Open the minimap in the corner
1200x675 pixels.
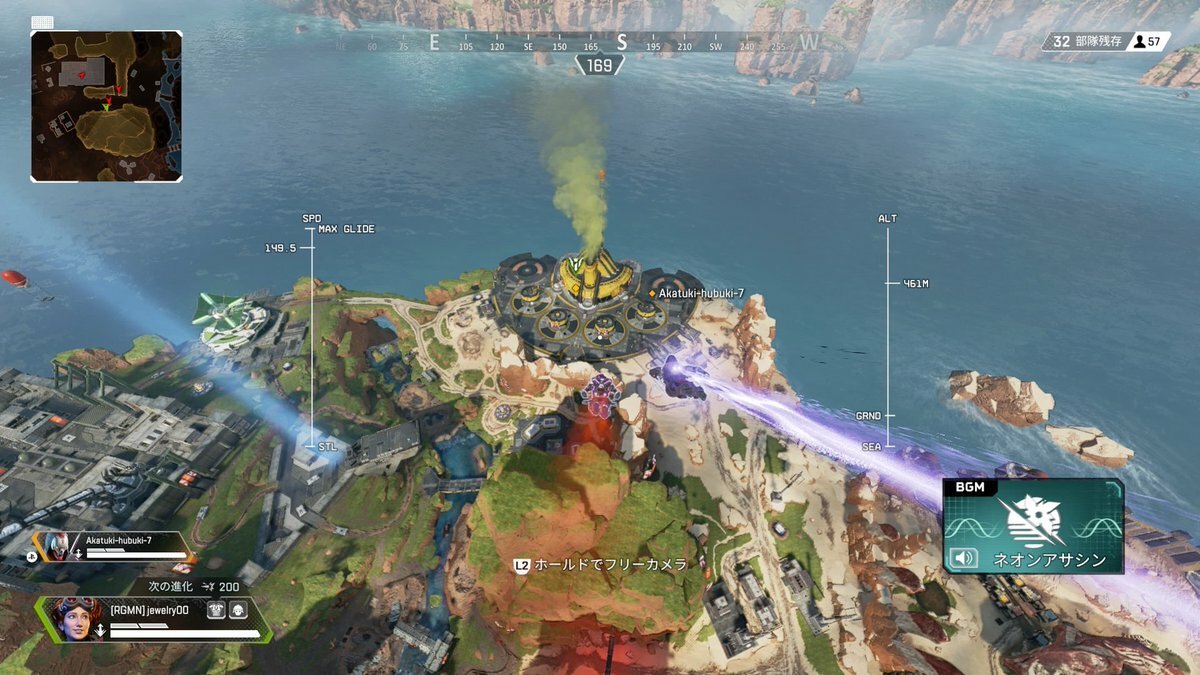click(106, 105)
